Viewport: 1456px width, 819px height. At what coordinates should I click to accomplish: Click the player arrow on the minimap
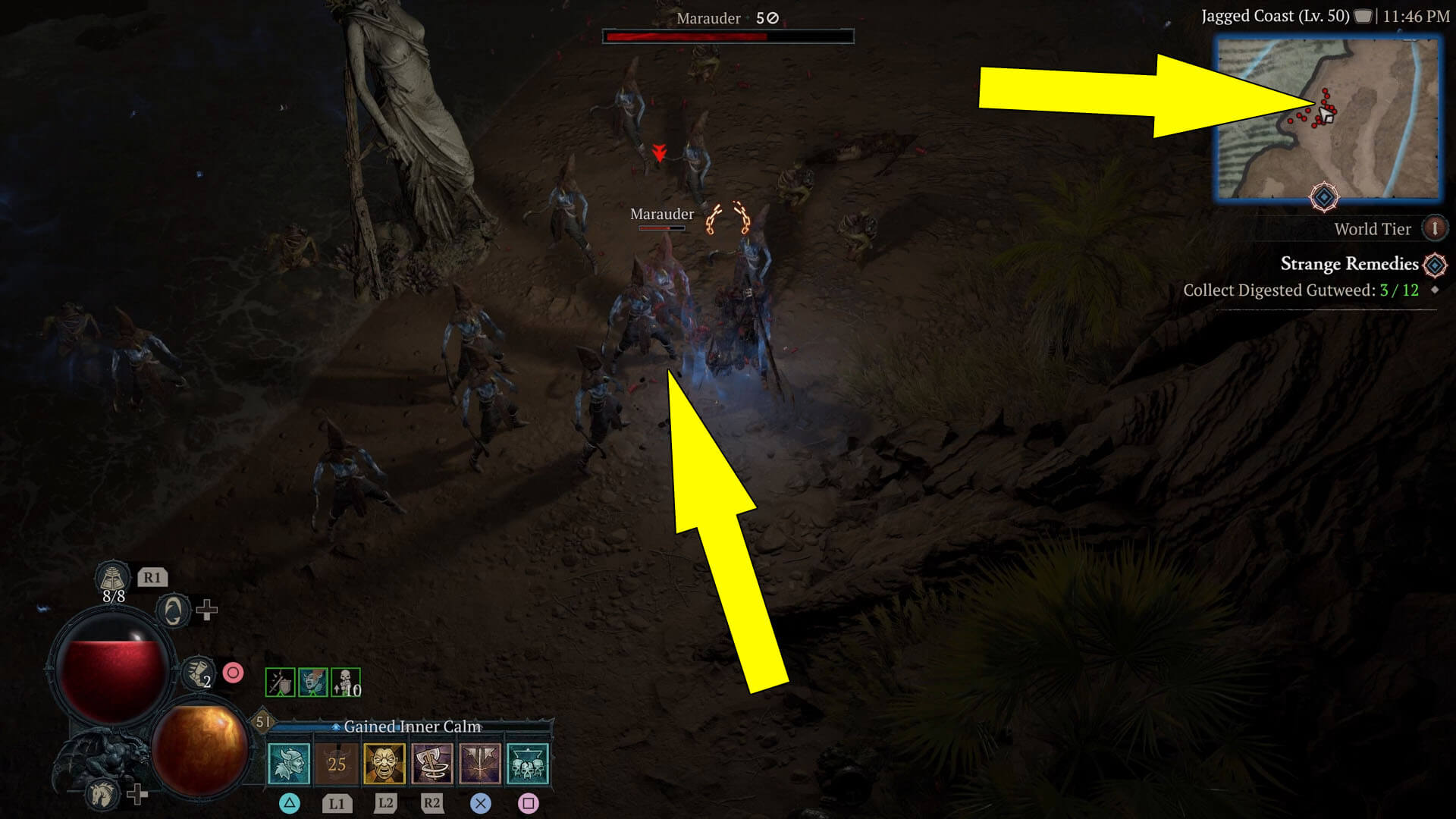[1328, 116]
